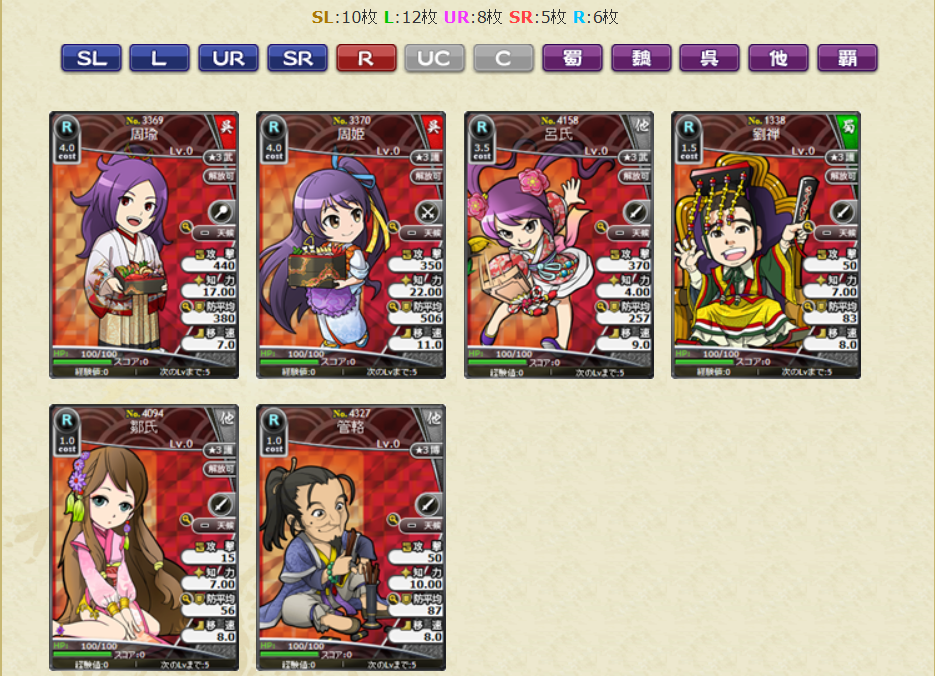Show UR rarity cards
This screenshot has width=935, height=676.
point(228,58)
